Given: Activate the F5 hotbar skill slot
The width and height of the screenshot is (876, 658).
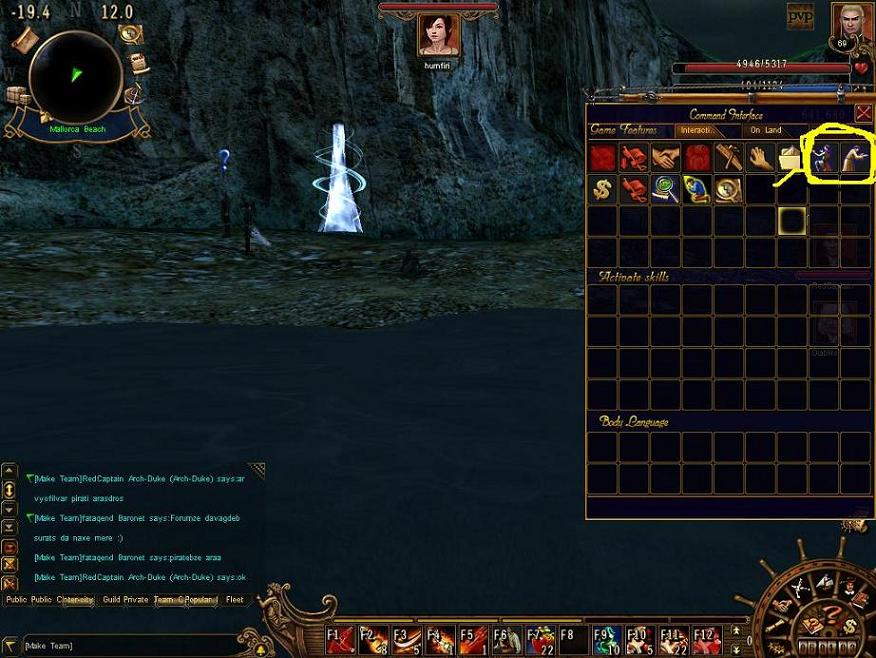Looking at the screenshot, I should coord(472,638).
